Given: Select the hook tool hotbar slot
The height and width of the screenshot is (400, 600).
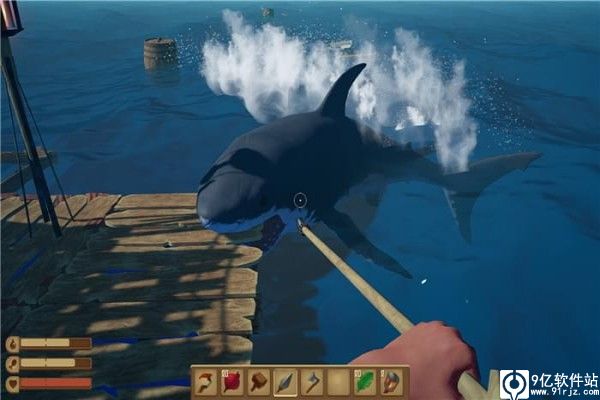Looking at the screenshot, I should (x=207, y=382).
